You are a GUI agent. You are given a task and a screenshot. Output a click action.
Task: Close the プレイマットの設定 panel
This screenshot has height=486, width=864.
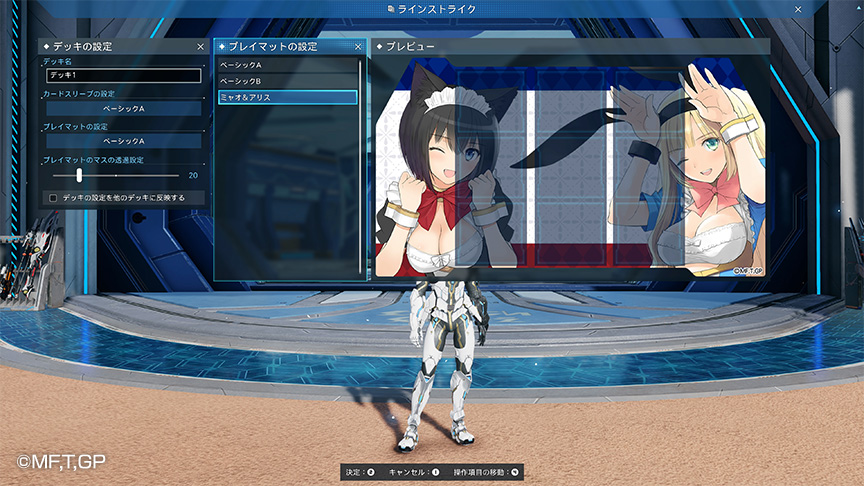click(358, 47)
